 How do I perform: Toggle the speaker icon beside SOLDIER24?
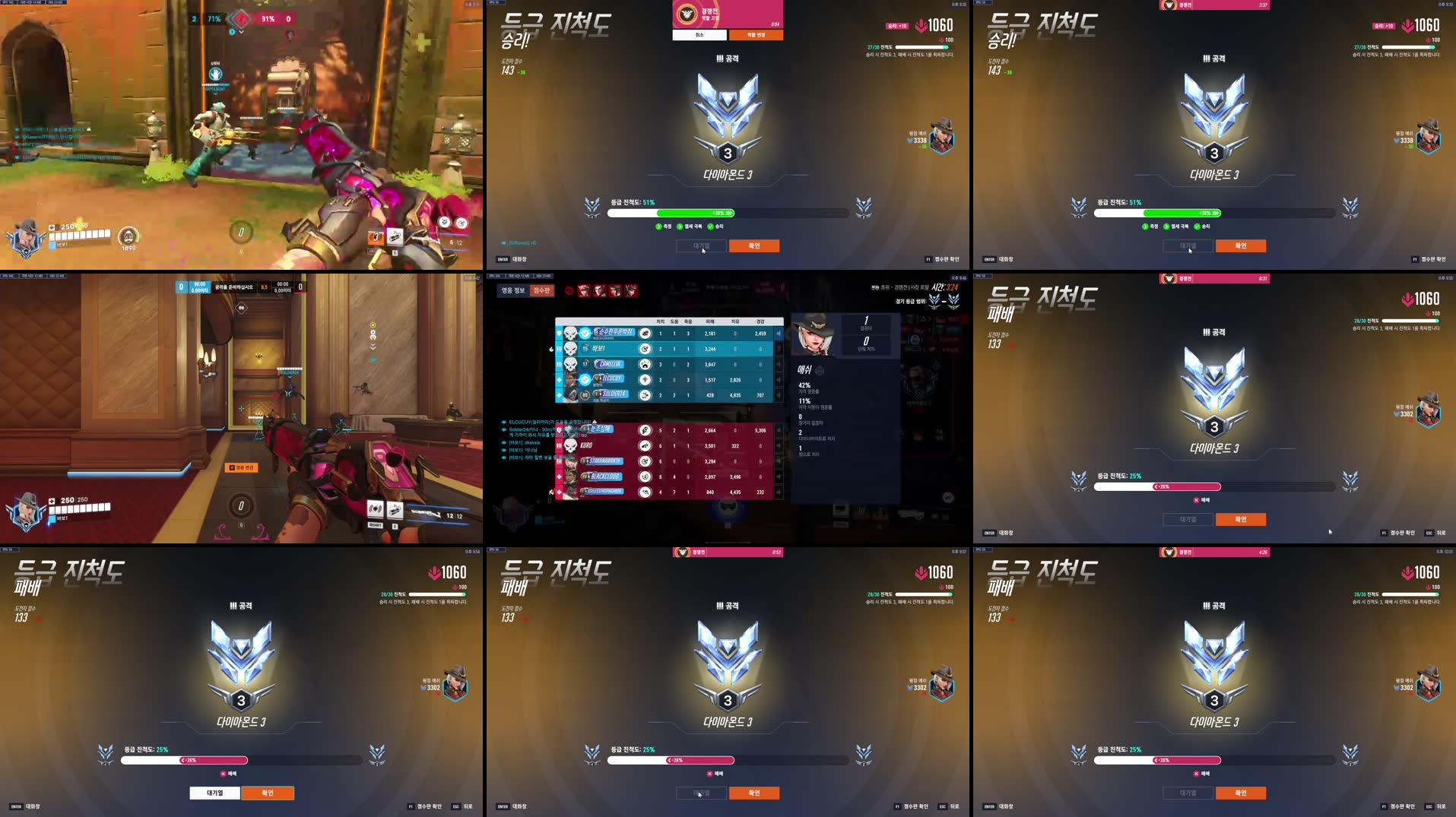pyautogui.click(x=779, y=395)
